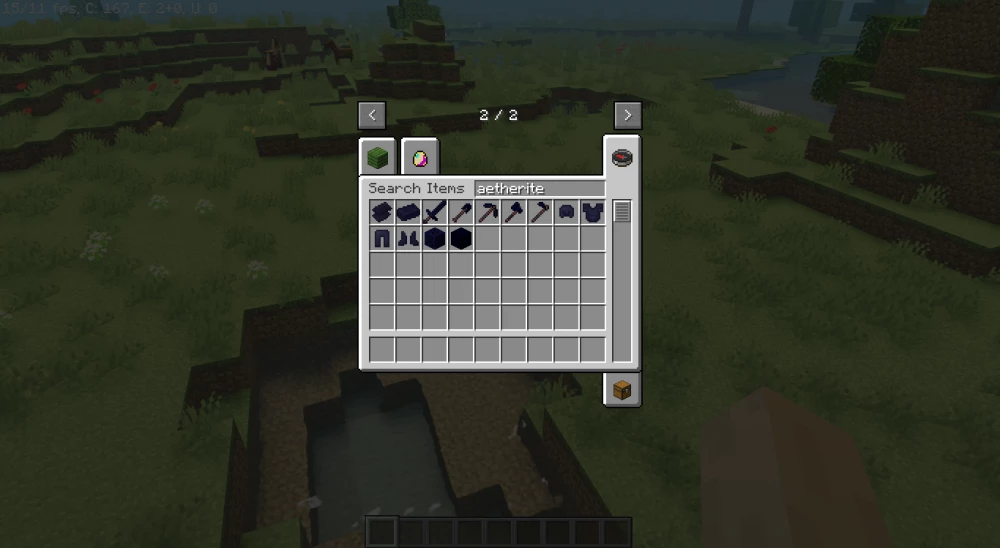
Task: Choose the aetherite shovel
Action: click(461, 212)
